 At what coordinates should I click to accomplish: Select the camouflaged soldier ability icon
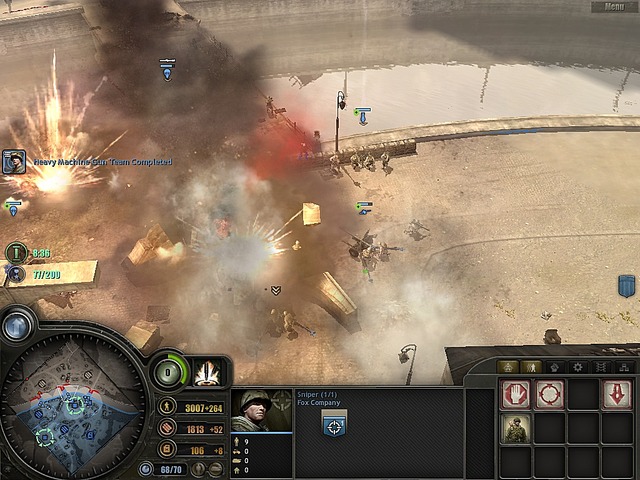pos(515,430)
